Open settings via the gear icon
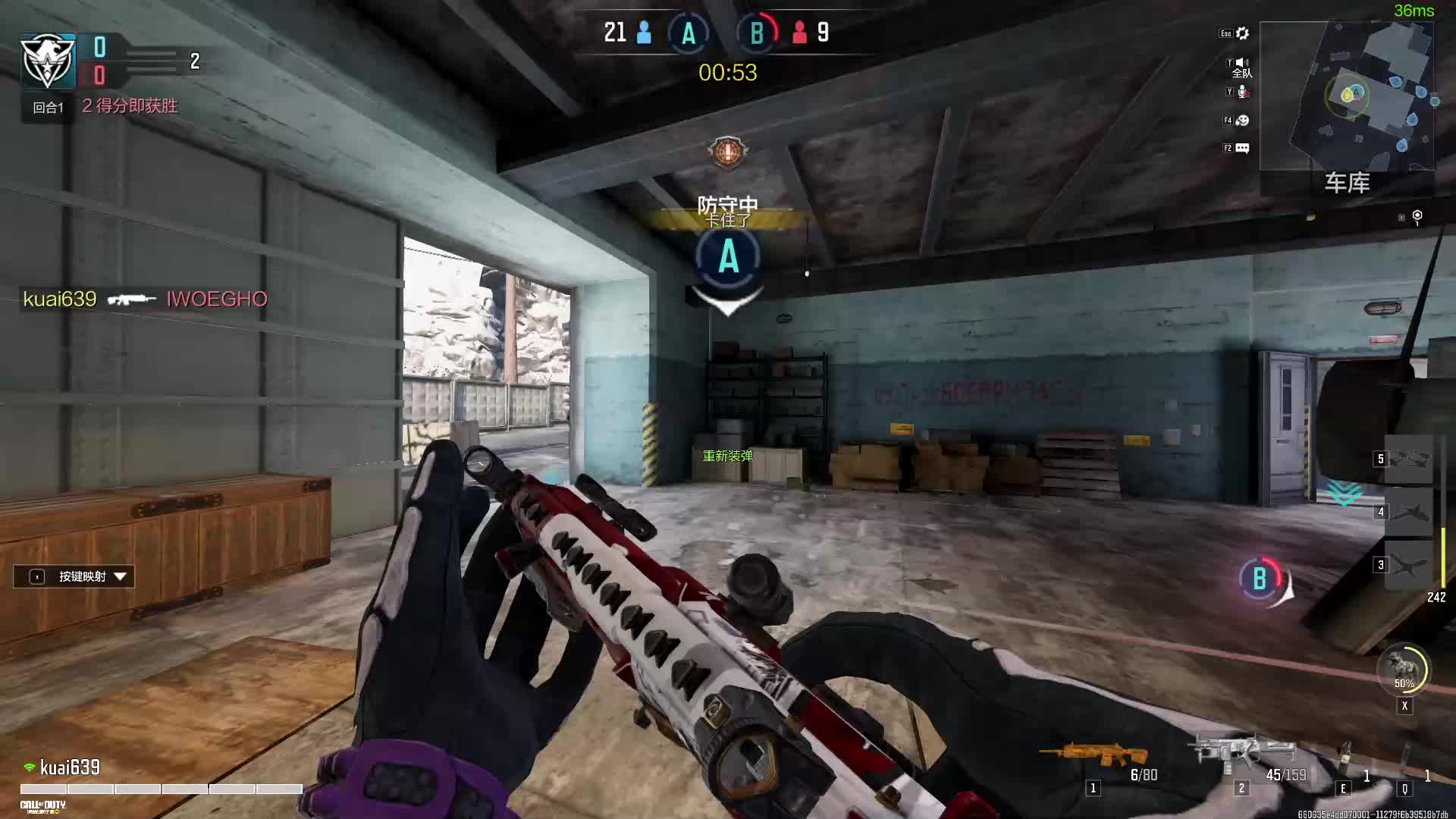Screen dimensions: 1456x819 click(x=1242, y=33)
